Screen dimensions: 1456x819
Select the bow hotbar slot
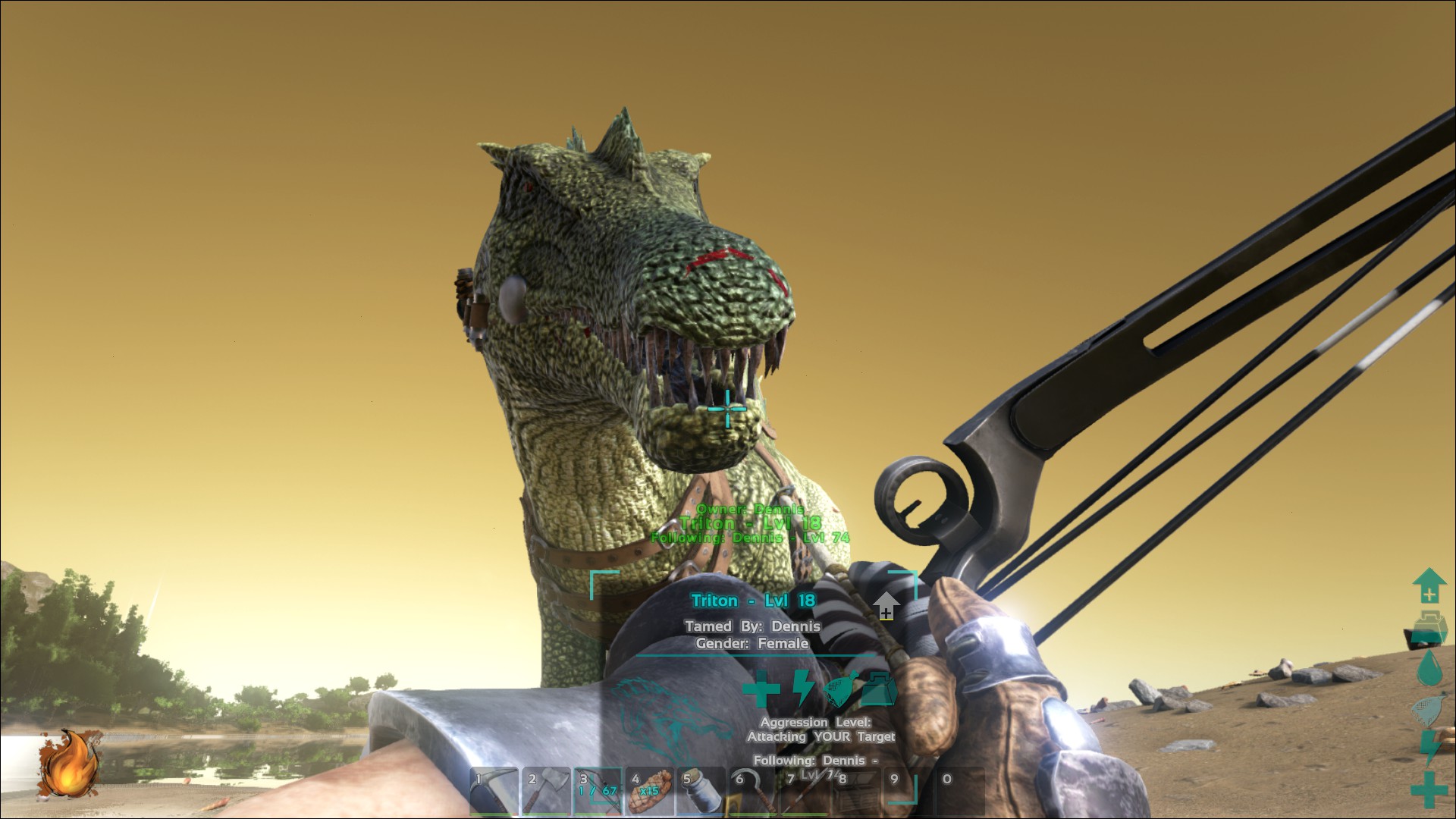[598, 791]
